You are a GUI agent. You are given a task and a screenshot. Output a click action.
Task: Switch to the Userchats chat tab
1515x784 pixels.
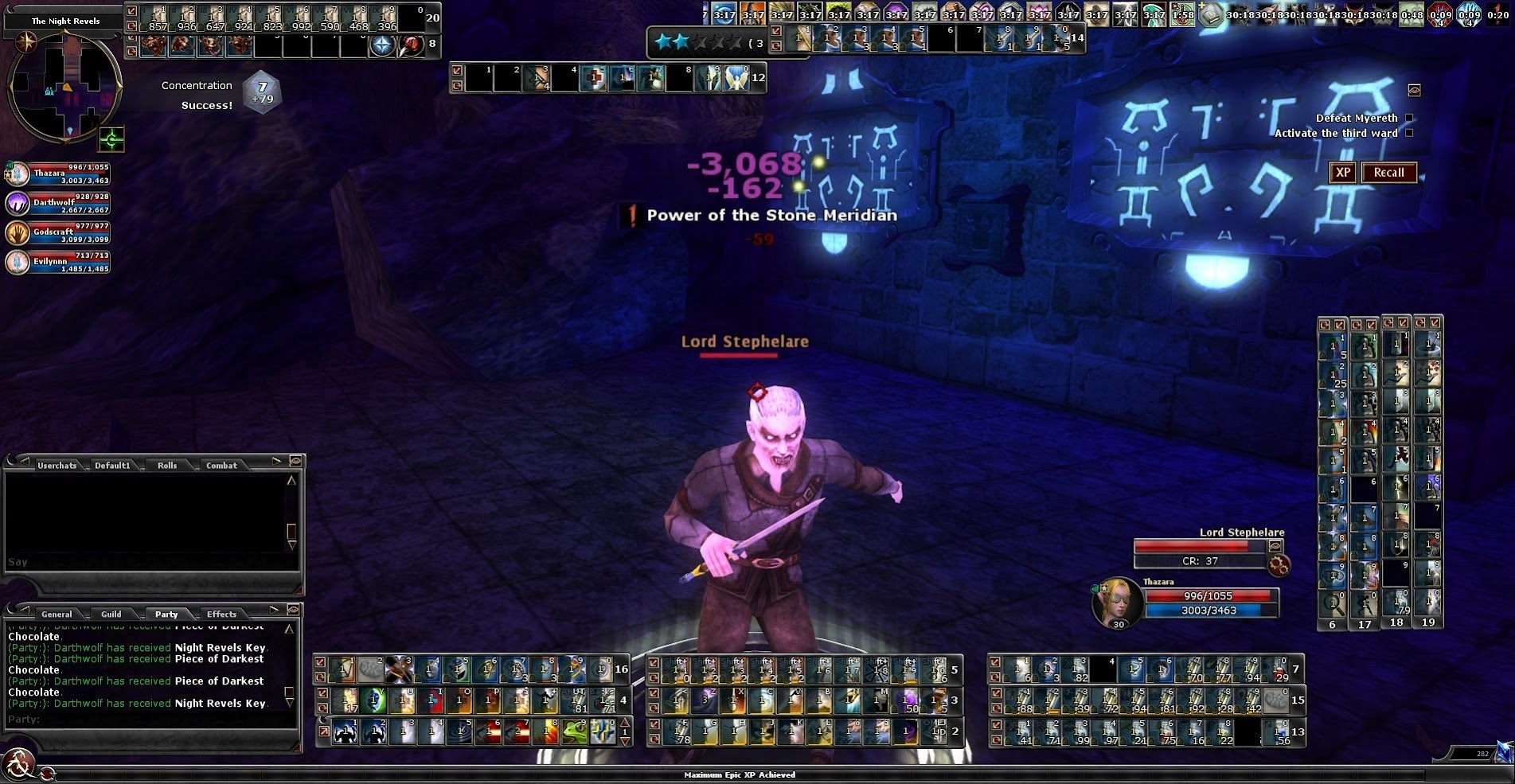pyautogui.click(x=57, y=465)
